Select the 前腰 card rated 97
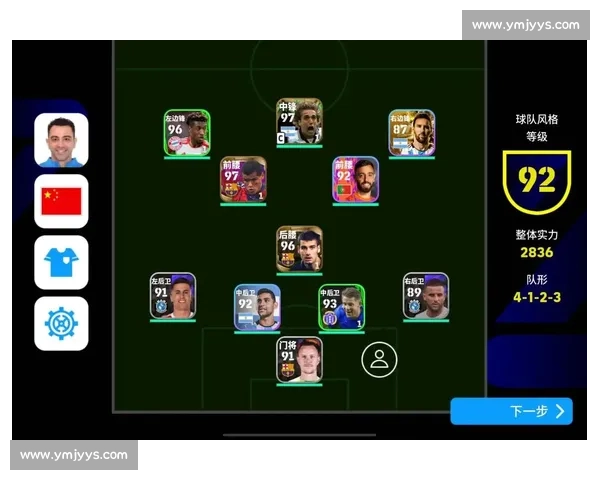This screenshot has height=480, width=600. tap(243, 180)
